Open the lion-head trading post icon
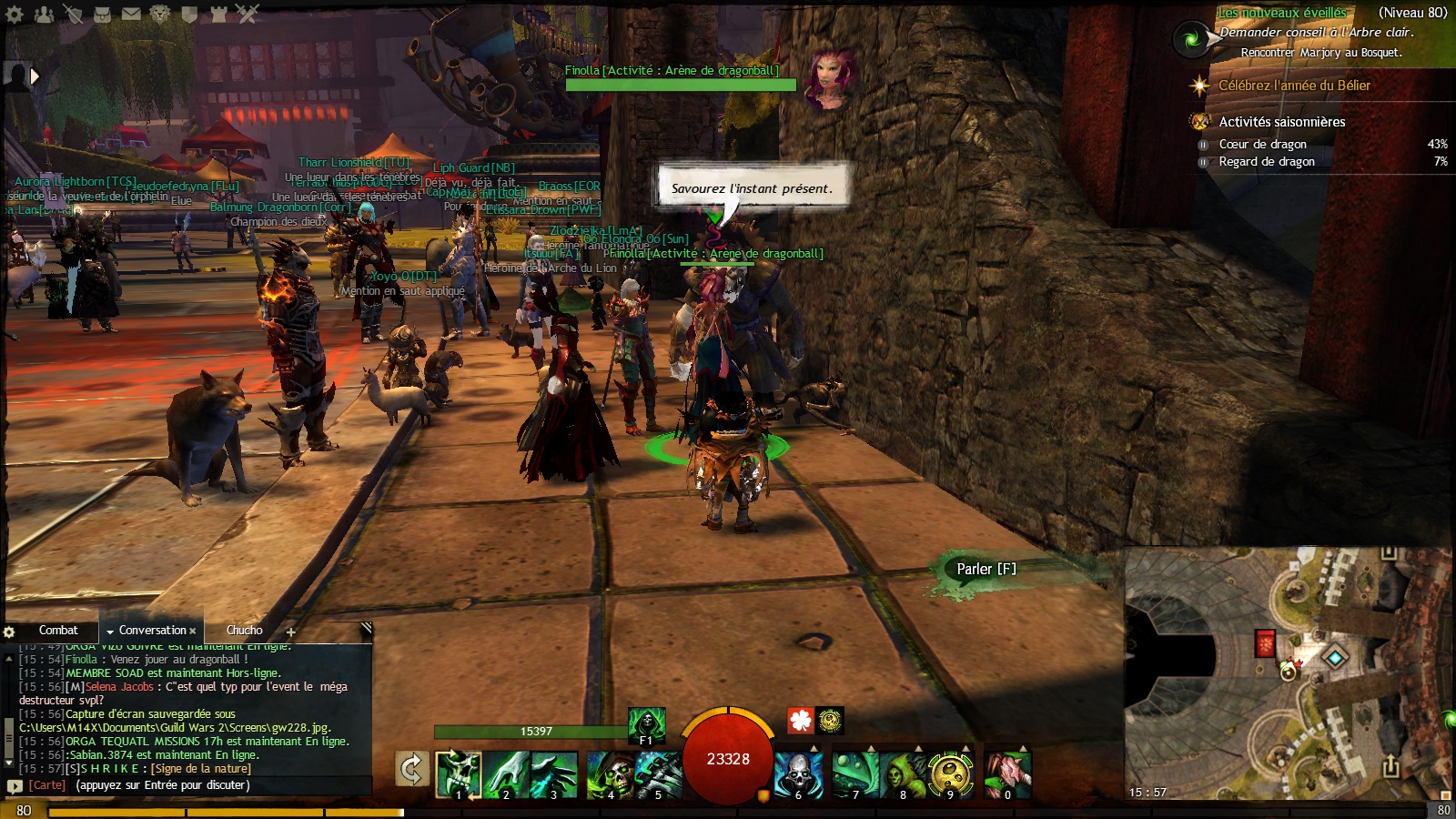Viewport: 1456px width, 819px height. click(160, 14)
